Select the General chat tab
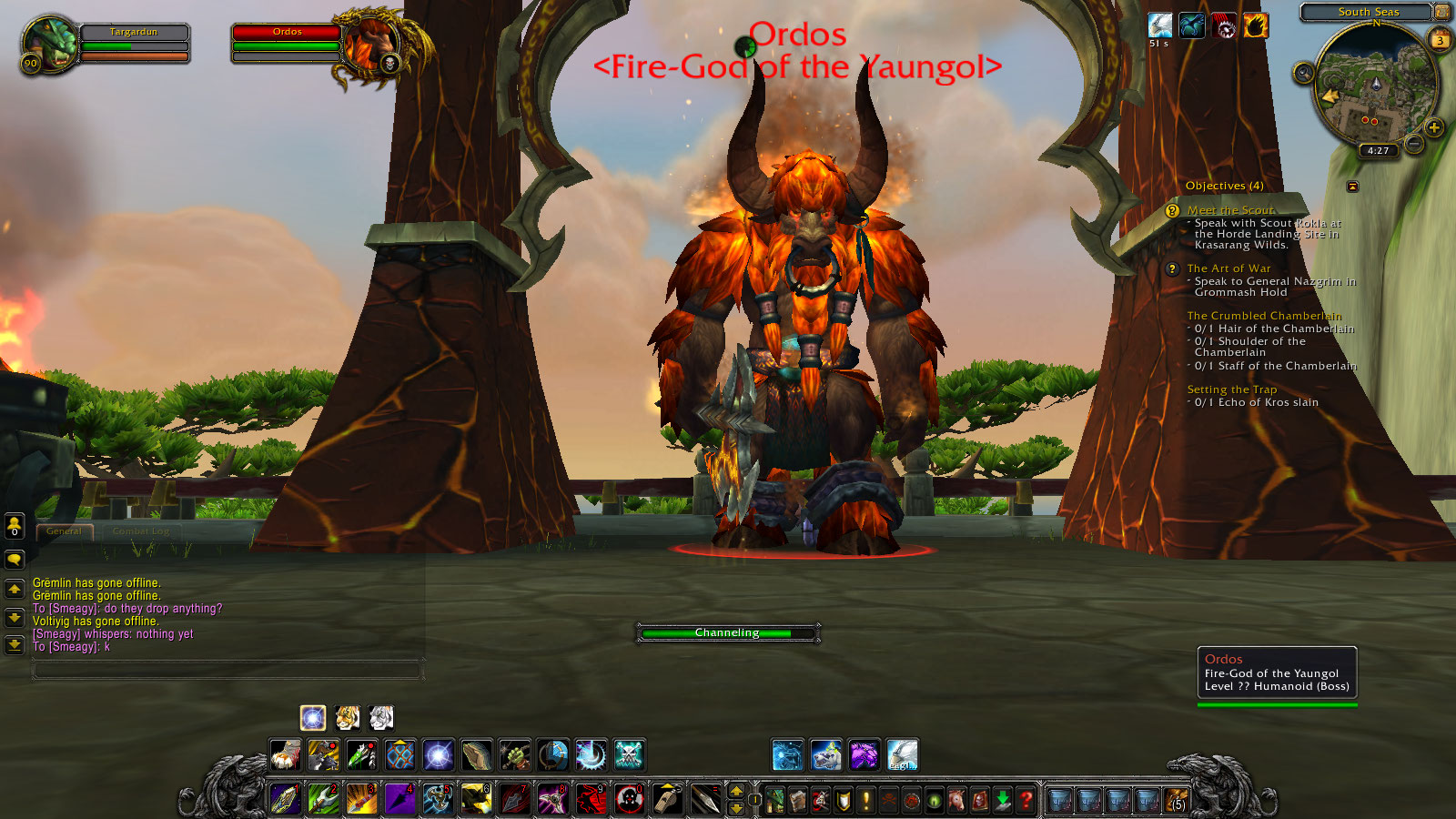The image size is (1456, 819). pyautogui.click(x=64, y=531)
